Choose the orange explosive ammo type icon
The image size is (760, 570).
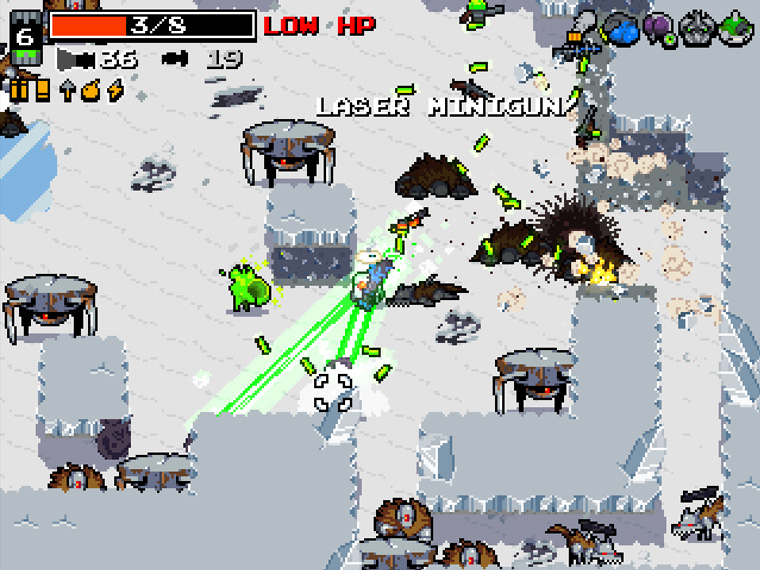pos(91,91)
